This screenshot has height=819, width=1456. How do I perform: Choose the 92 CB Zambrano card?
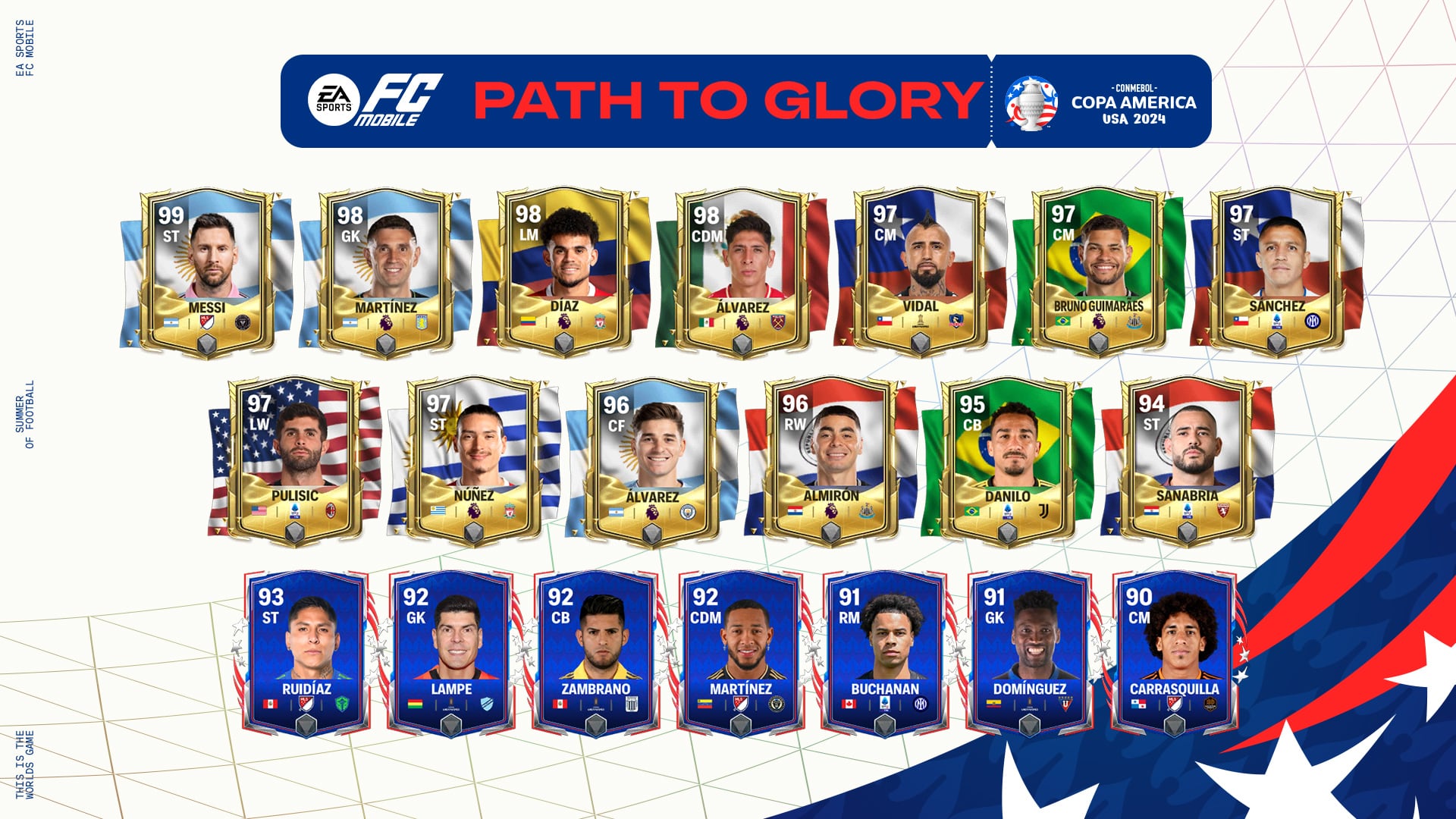point(596,654)
